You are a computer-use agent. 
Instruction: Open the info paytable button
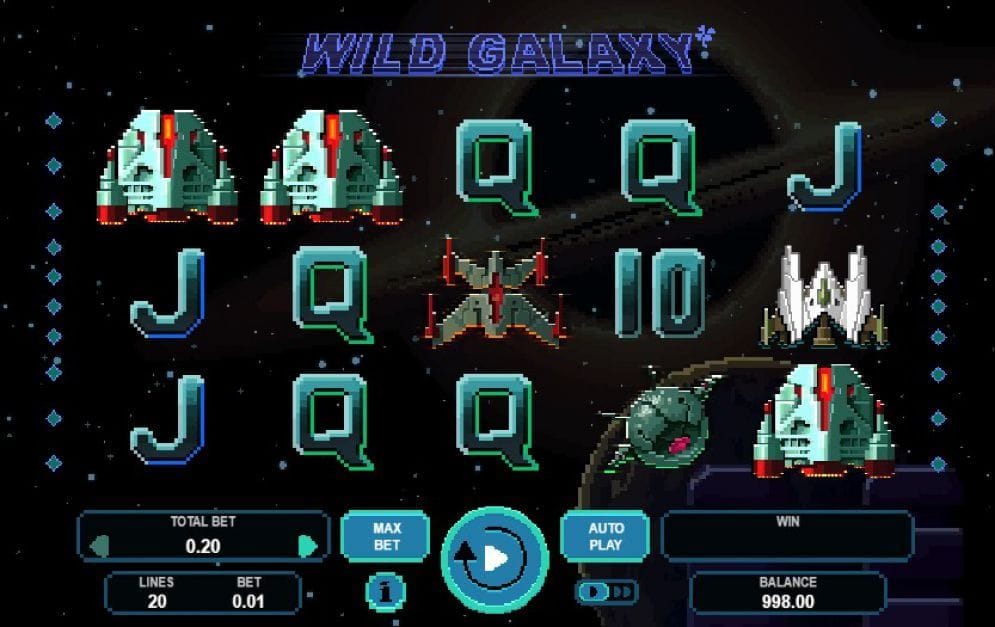tap(386, 592)
